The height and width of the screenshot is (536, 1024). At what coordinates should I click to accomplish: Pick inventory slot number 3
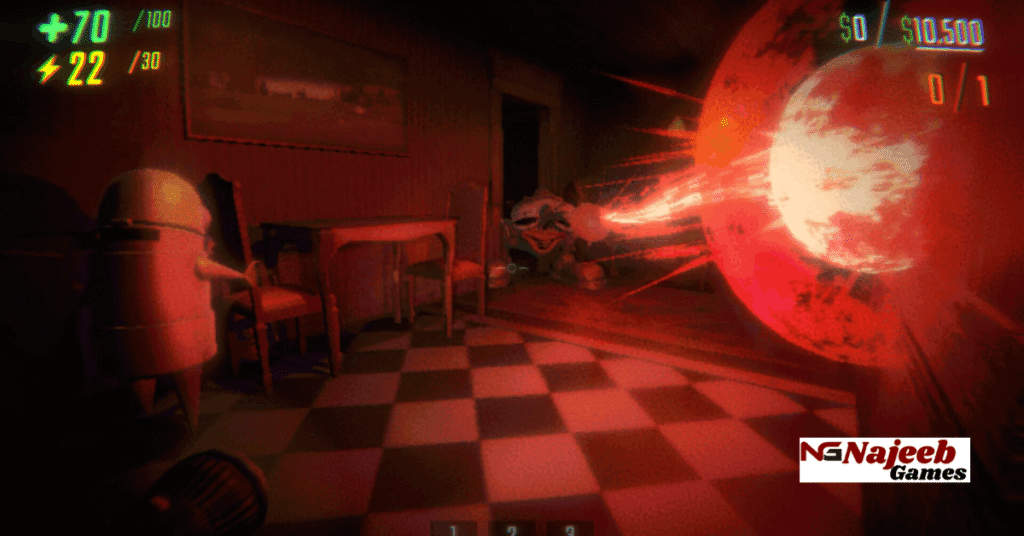click(x=570, y=529)
